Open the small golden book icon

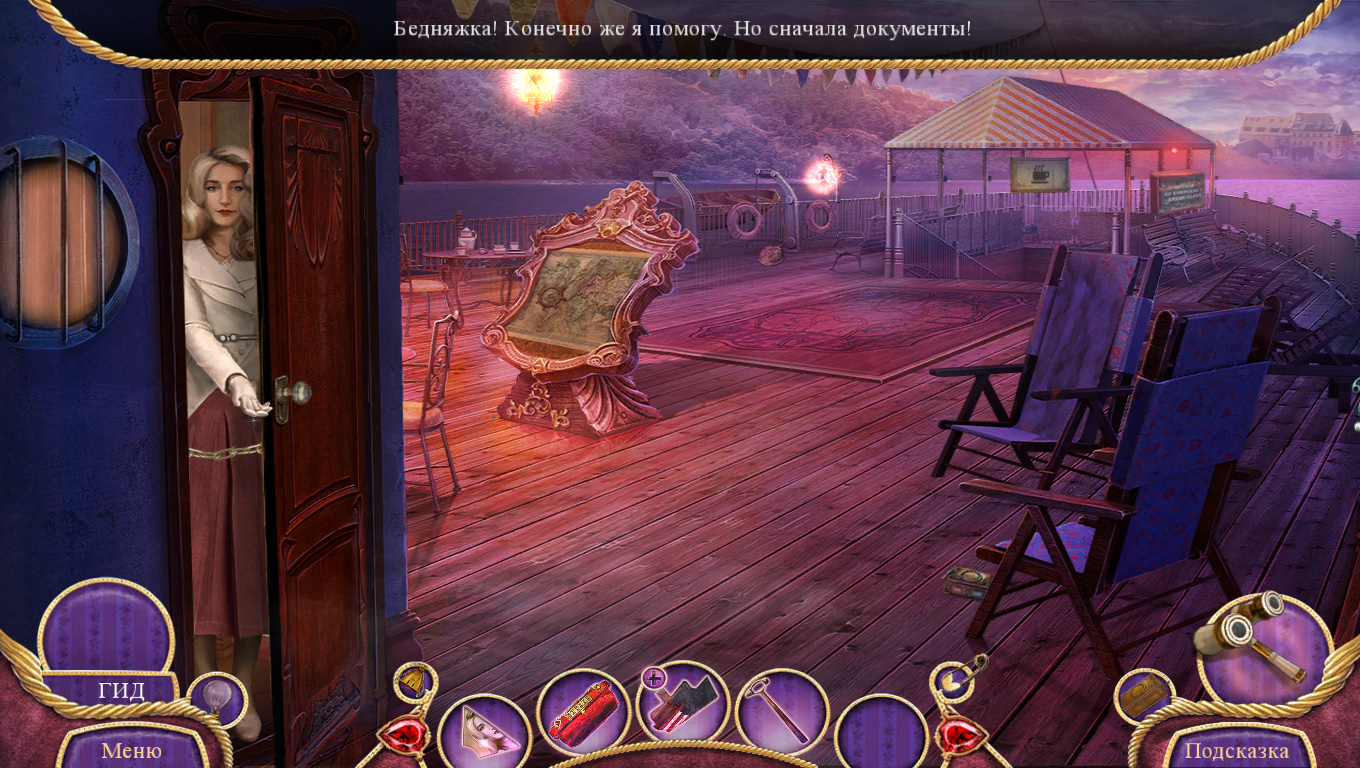coord(1142,697)
